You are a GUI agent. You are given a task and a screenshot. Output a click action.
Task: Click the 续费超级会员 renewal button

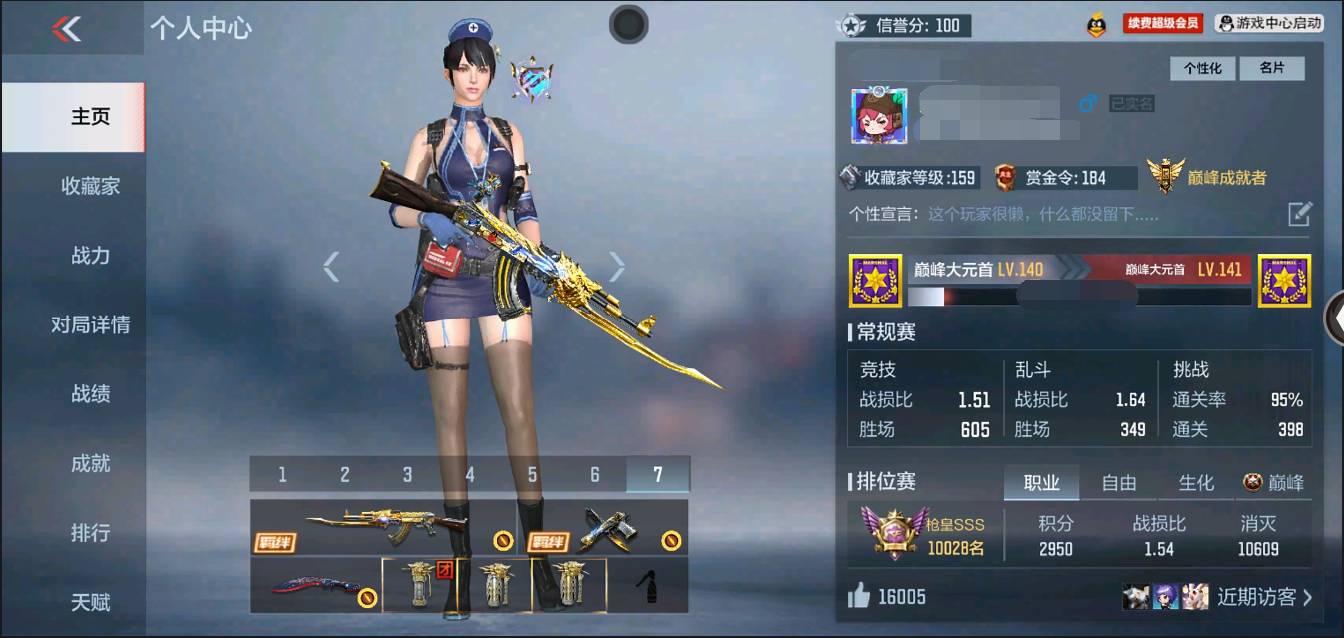click(x=1162, y=23)
